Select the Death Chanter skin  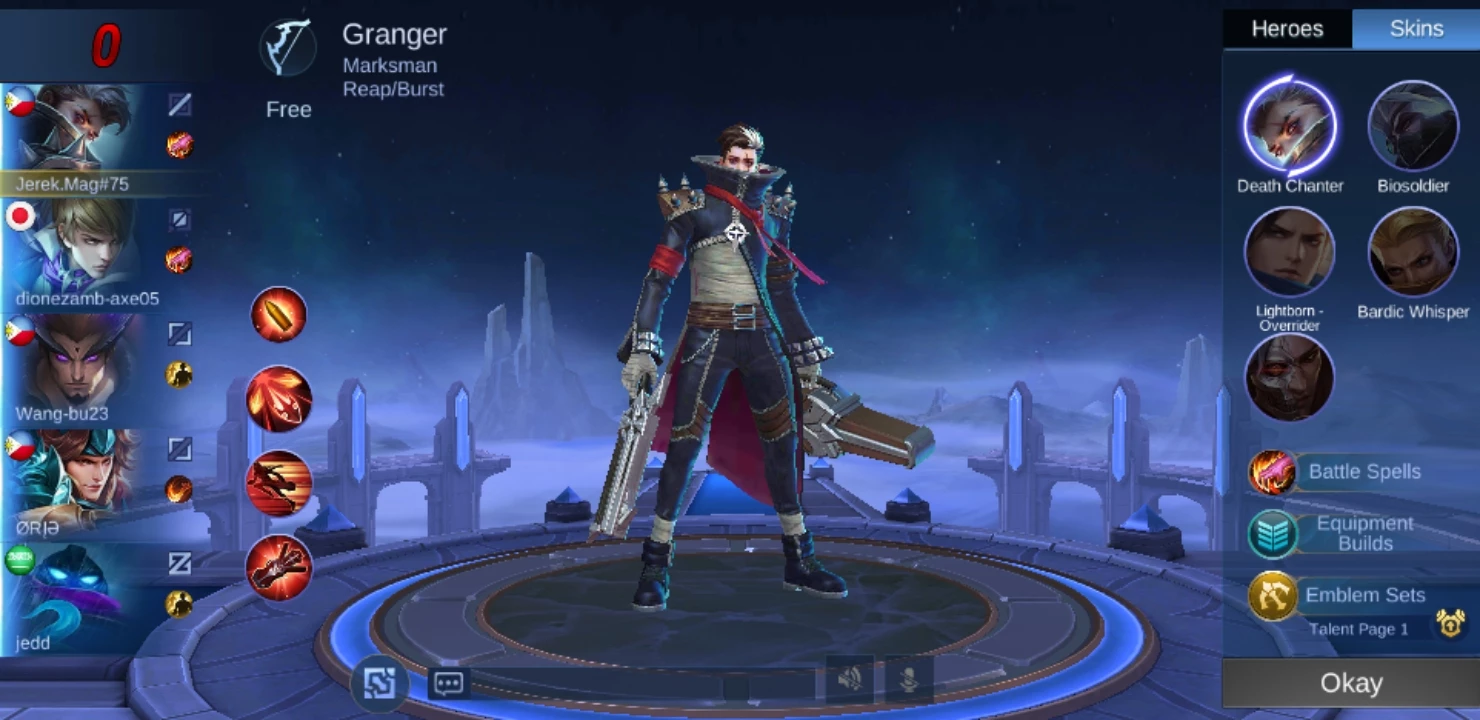1289,127
